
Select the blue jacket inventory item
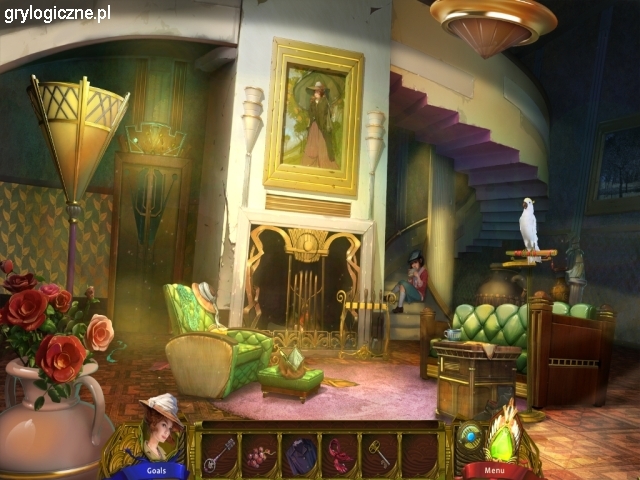300,454
